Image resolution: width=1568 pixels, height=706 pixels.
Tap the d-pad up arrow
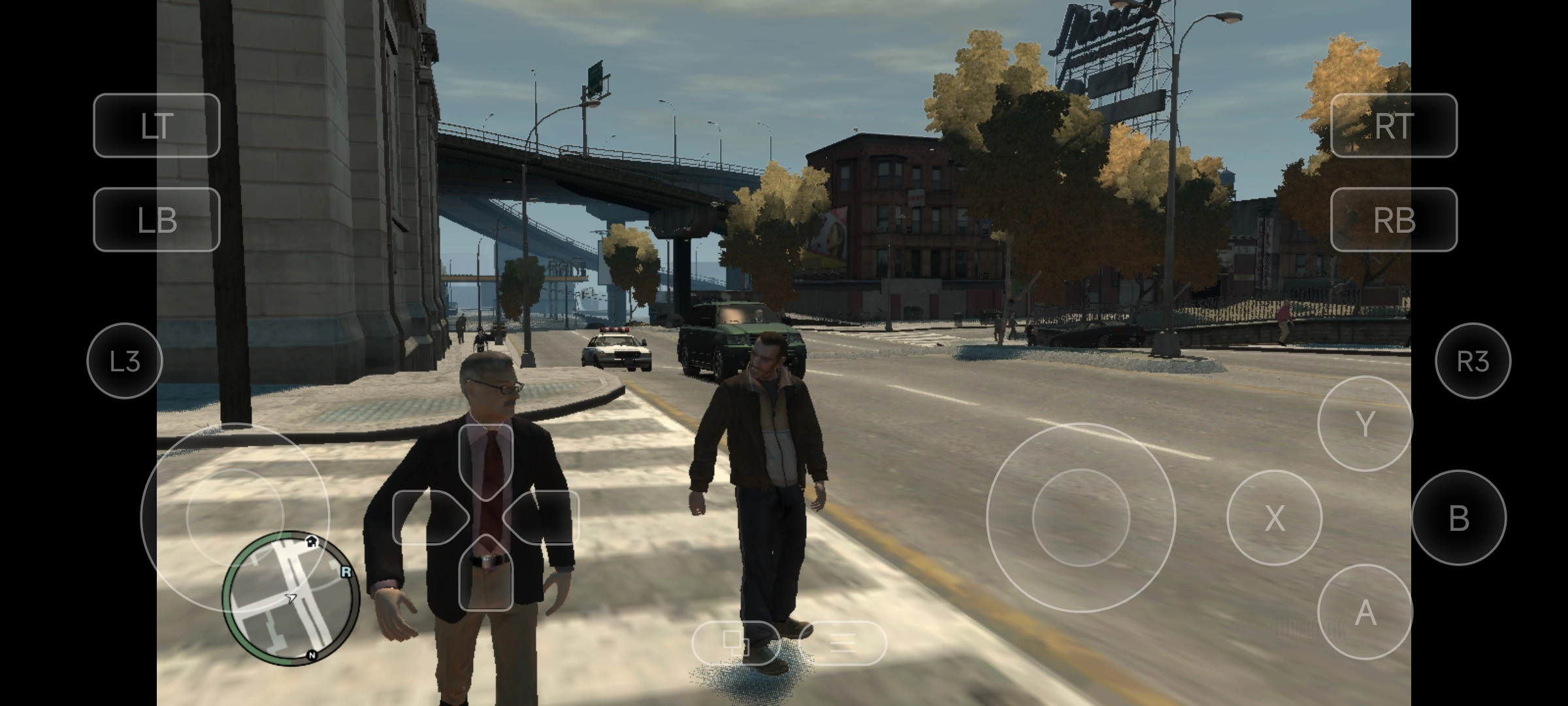tap(486, 458)
